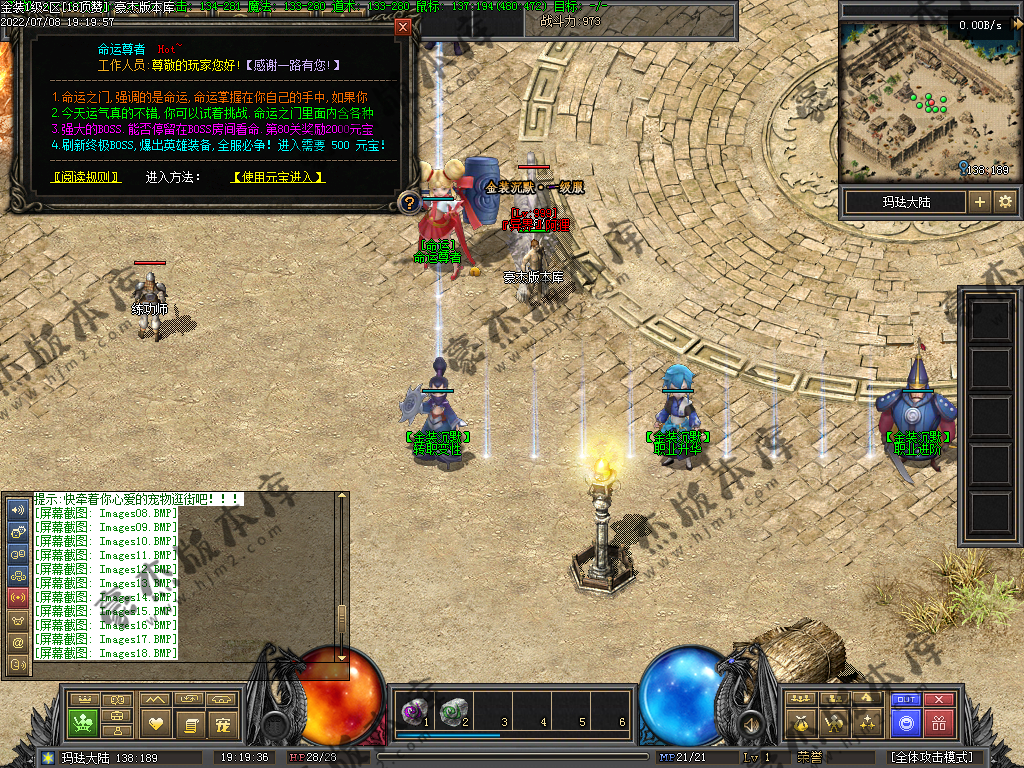Click the question mark help icon

pyautogui.click(x=408, y=204)
